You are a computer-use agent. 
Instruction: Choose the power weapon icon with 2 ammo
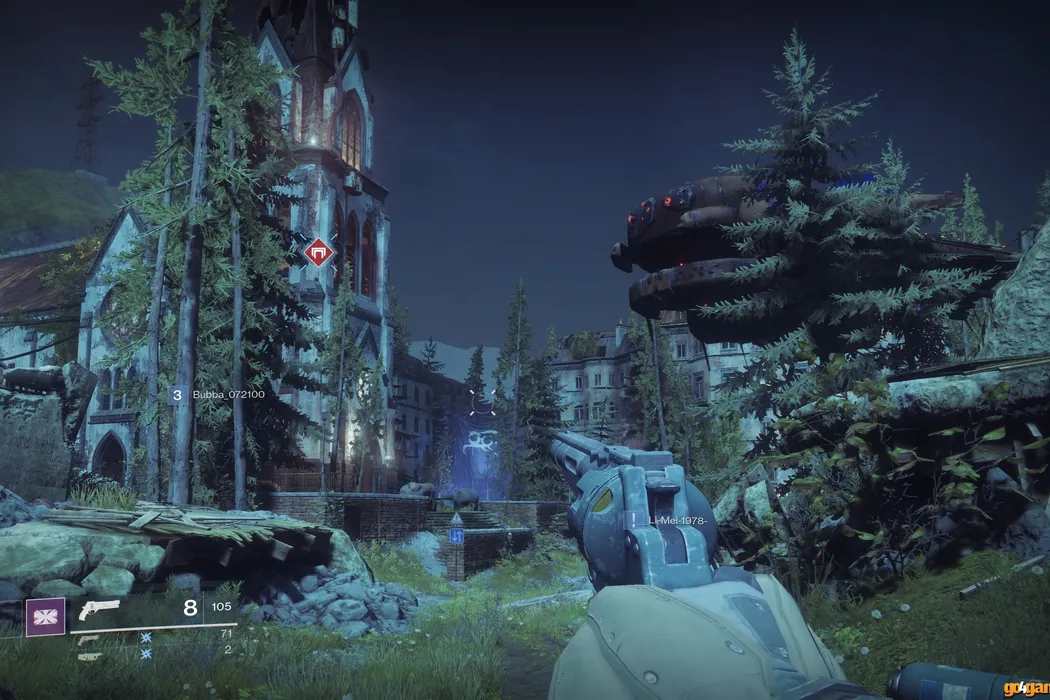(89, 656)
